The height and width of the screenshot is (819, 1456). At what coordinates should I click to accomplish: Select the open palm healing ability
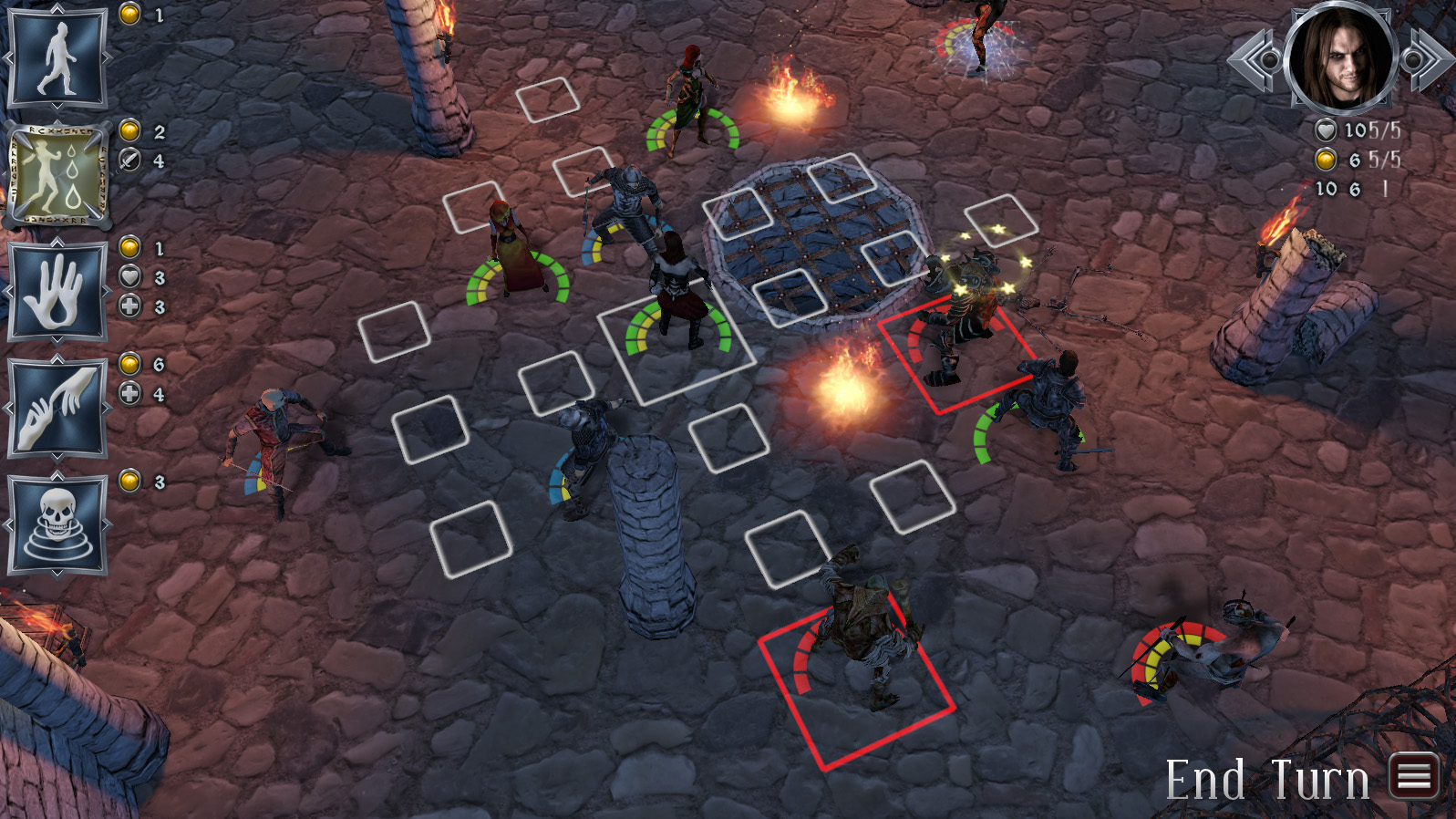point(57,292)
